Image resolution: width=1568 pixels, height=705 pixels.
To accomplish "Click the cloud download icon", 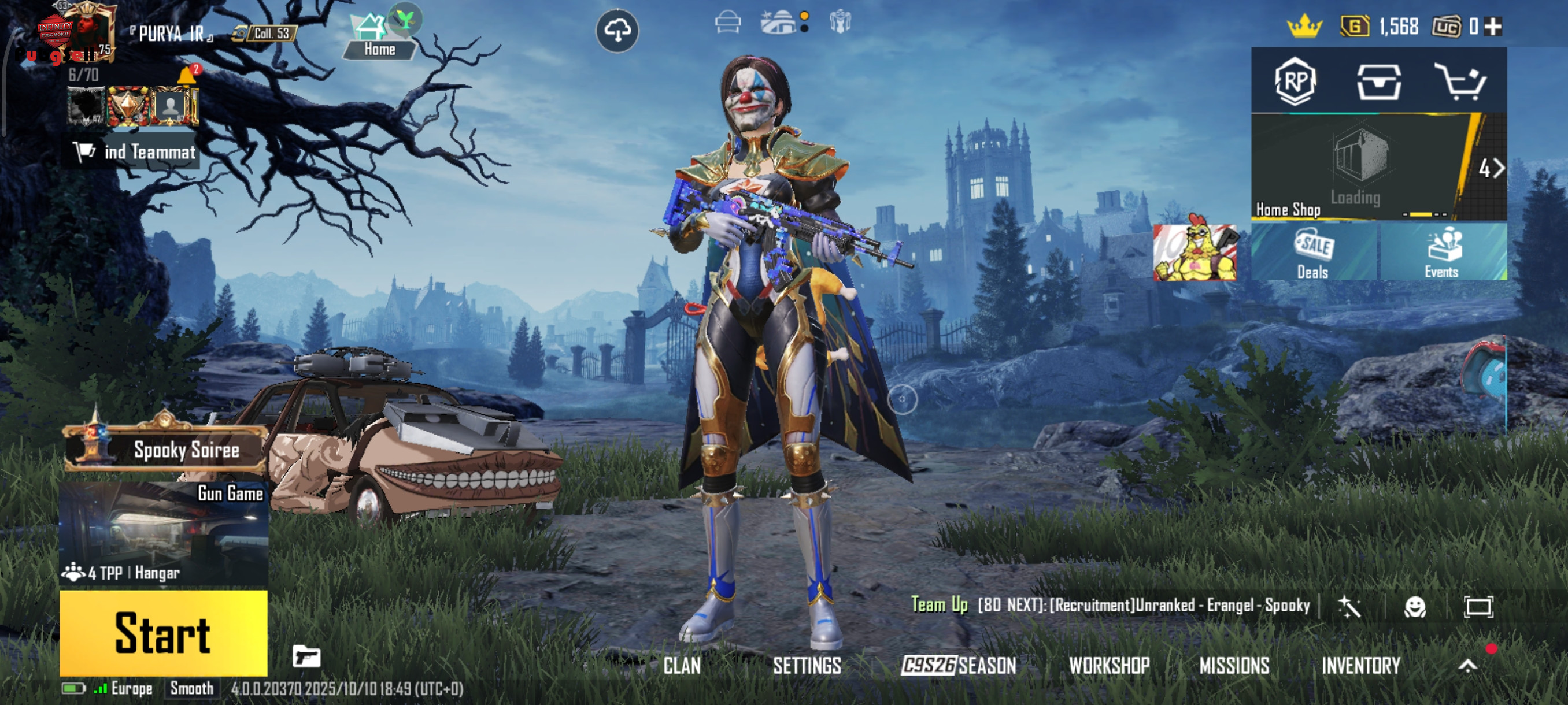I will [617, 31].
